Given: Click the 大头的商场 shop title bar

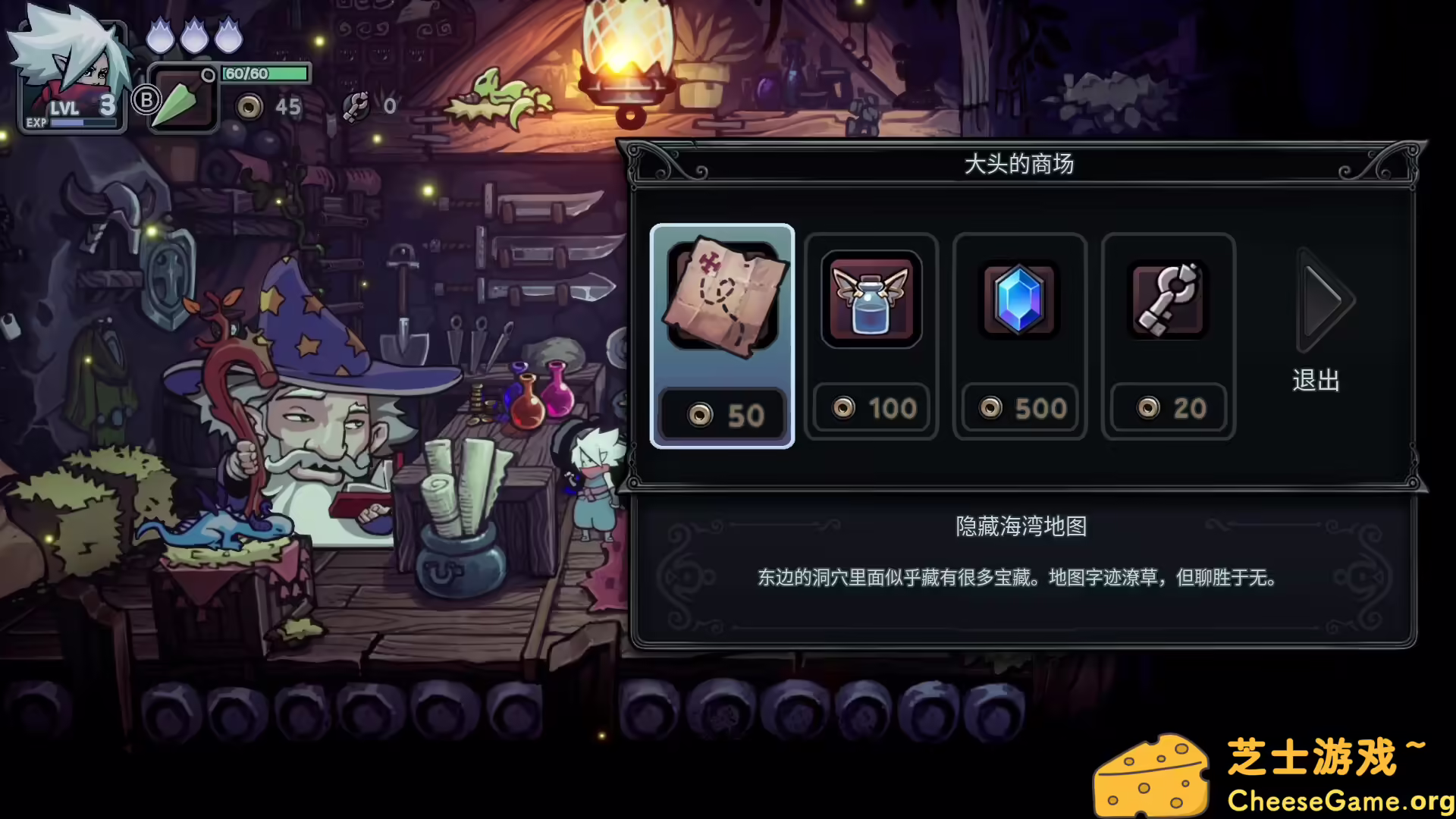Looking at the screenshot, I should (x=1020, y=164).
